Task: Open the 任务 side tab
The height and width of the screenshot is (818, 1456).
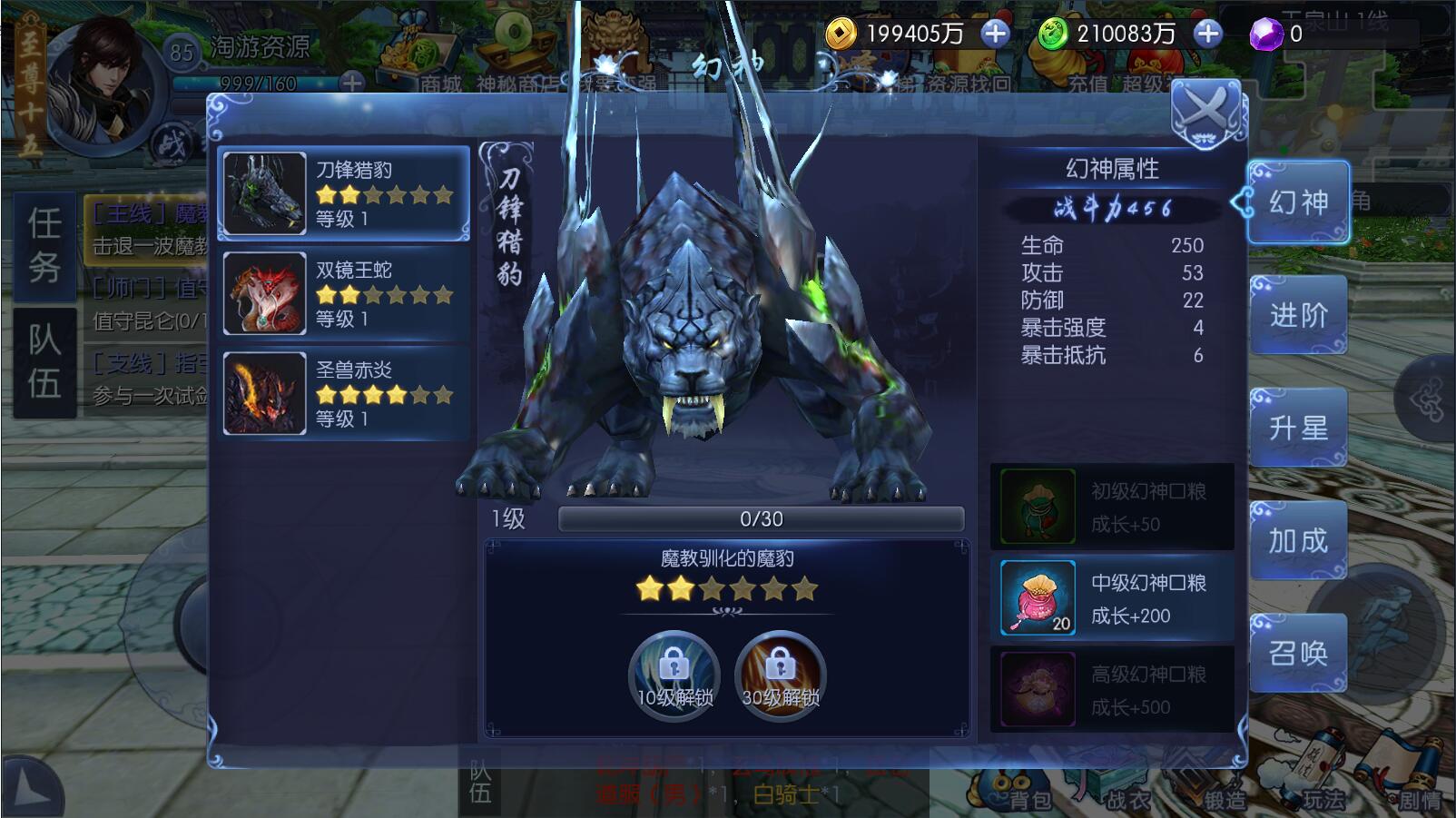Action: pos(44,245)
